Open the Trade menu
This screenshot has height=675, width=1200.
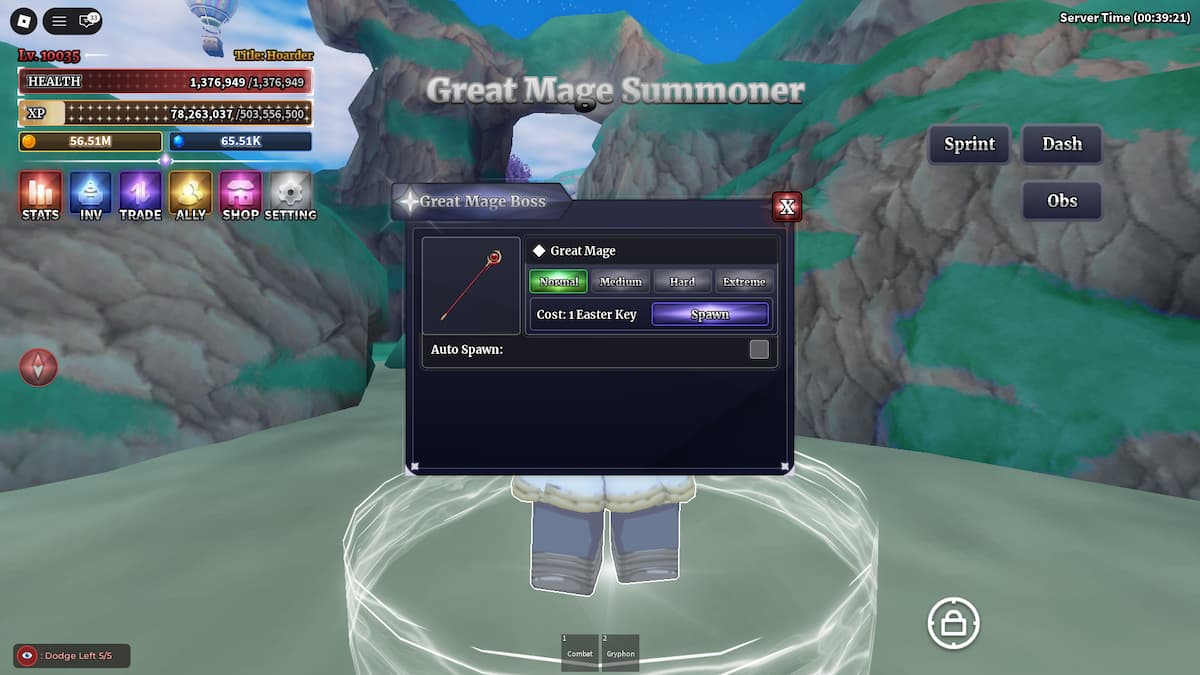point(140,195)
